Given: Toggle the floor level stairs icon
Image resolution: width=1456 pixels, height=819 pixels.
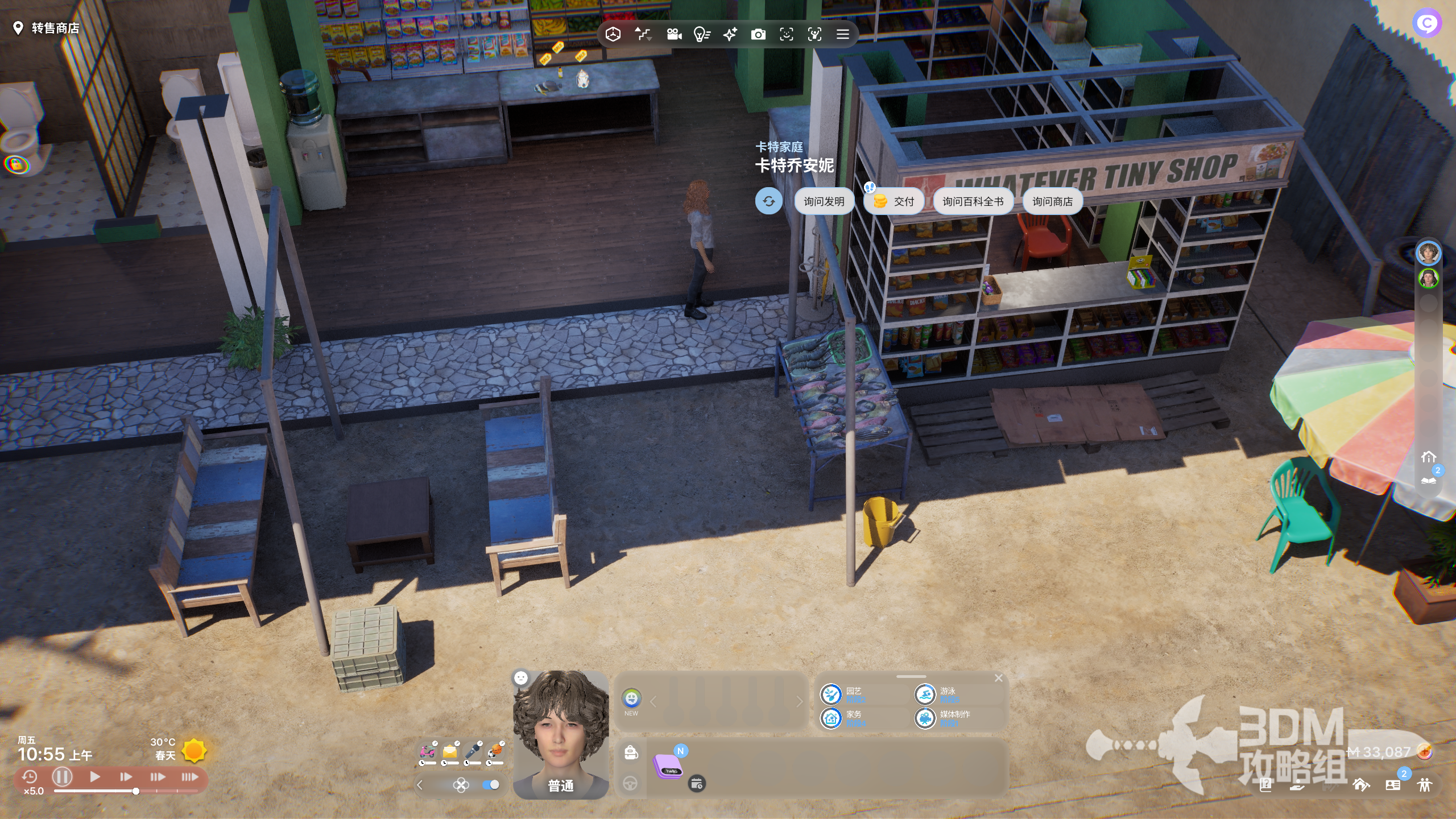Looking at the screenshot, I should pos(643,35).
